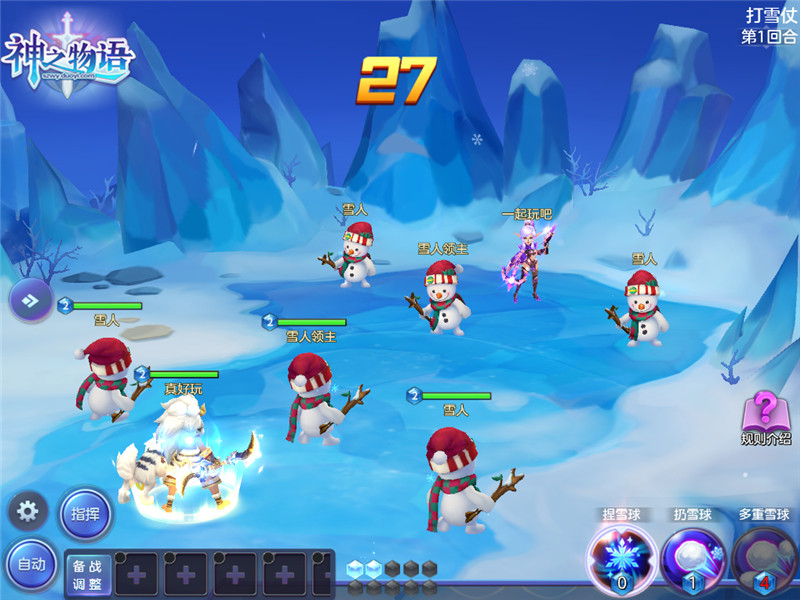Open the 指挥 command button
Image resolution: width=800 pixels, height=600 pixels.
(x=84, y=513)
